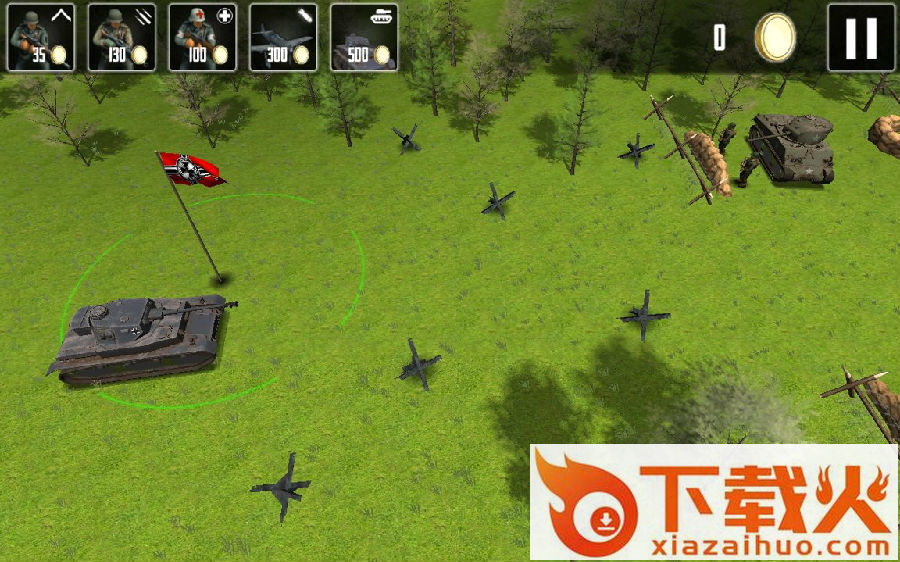The height and width of the screenshot is (562, 900).
Task: Call the 300-coin airplane strike
Action: (x=283, y=37)
